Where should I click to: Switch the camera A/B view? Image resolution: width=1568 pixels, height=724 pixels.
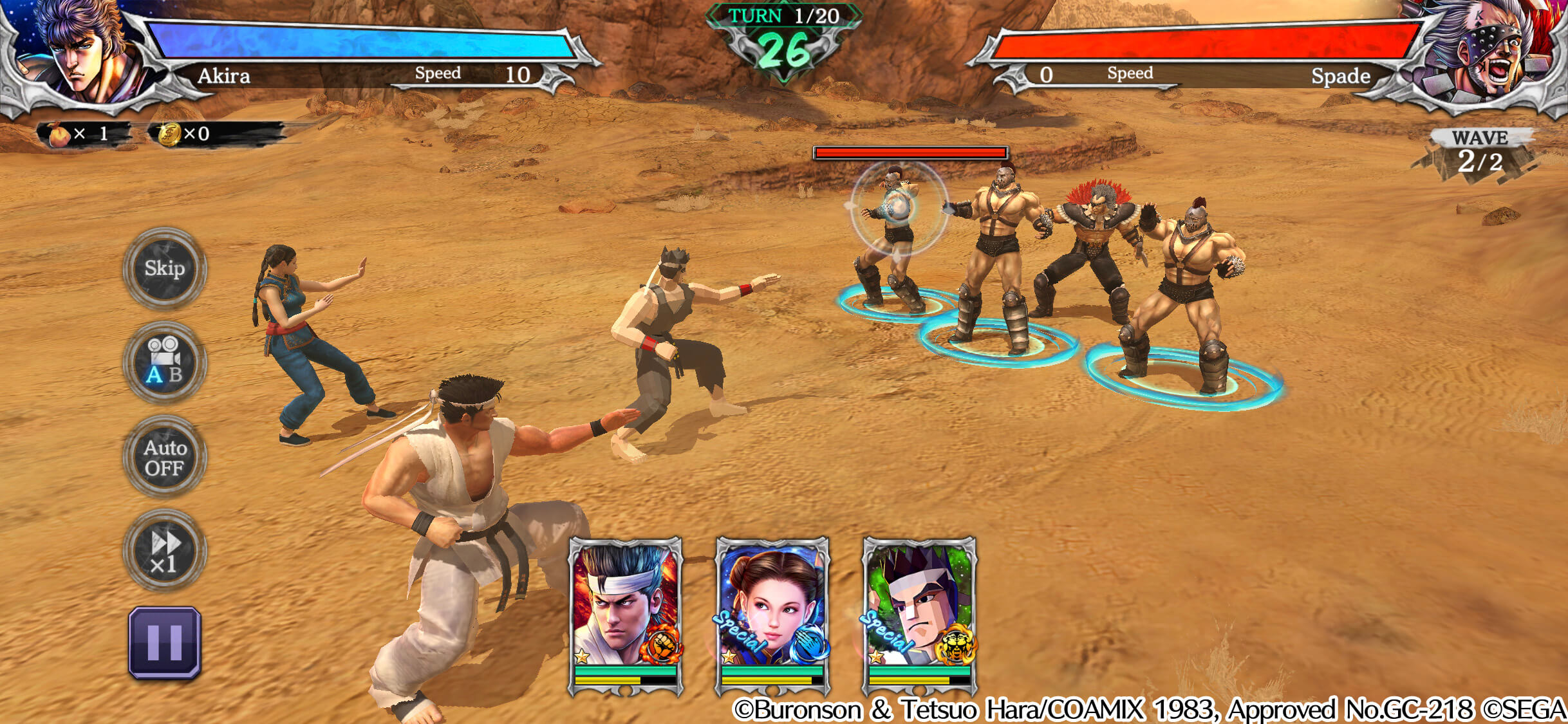(x=165, y=363)
